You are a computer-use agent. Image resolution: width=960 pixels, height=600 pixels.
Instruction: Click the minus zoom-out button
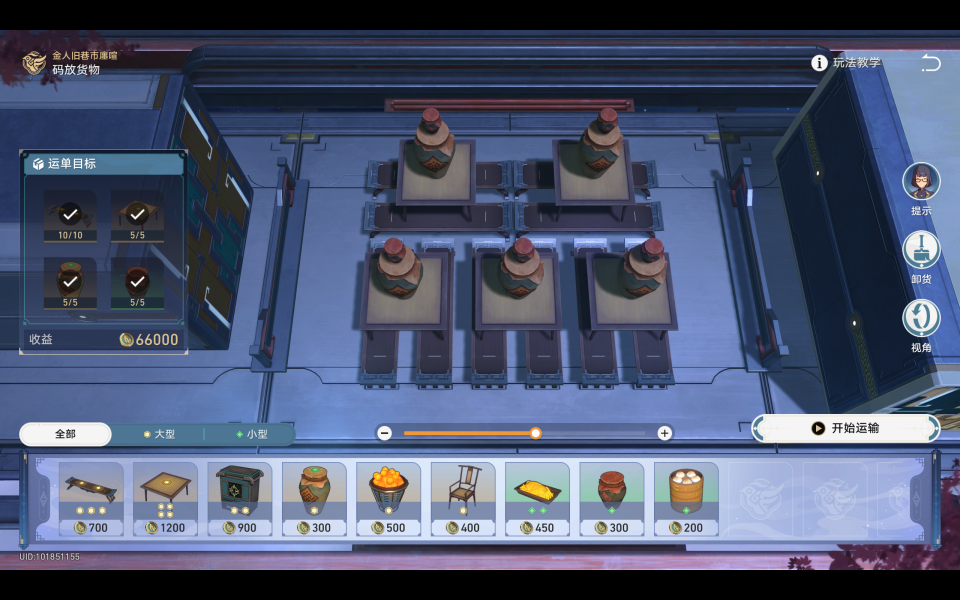385,433
